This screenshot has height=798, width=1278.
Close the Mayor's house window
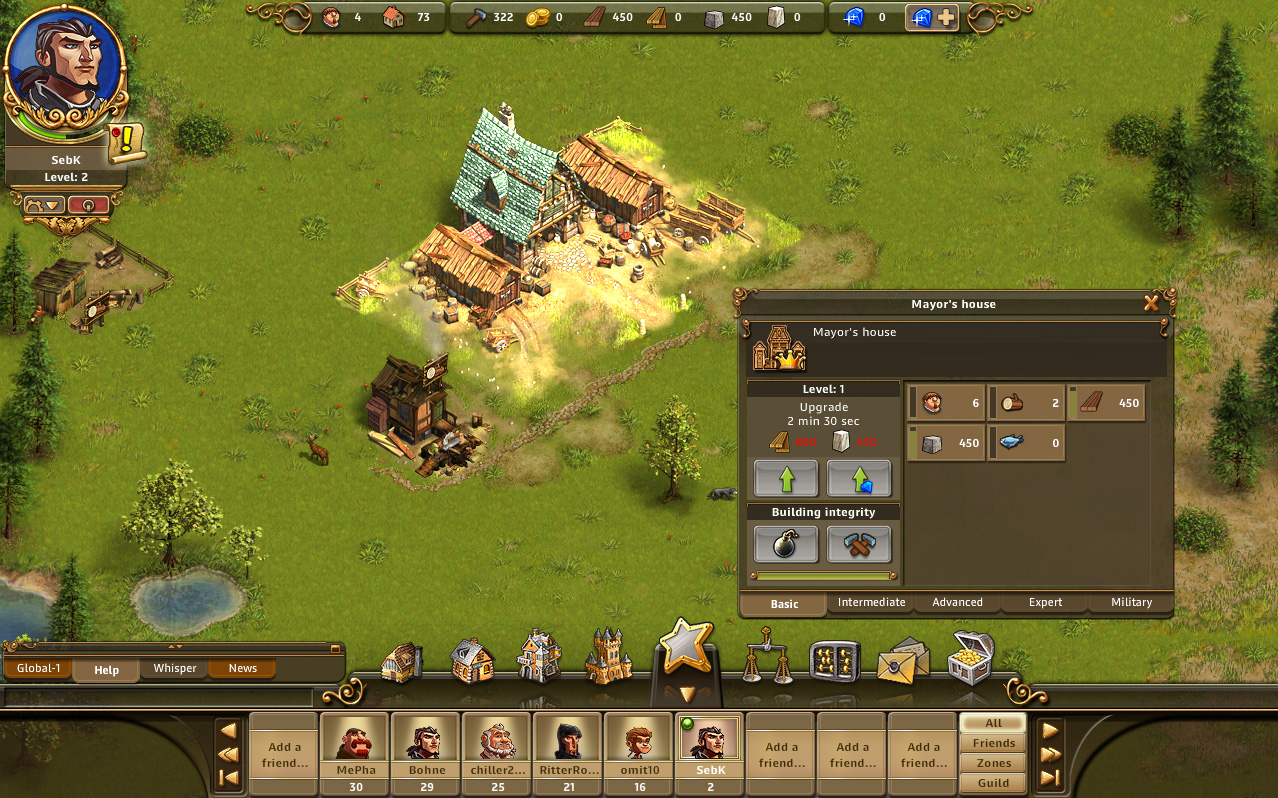[x=1151, y=303]
